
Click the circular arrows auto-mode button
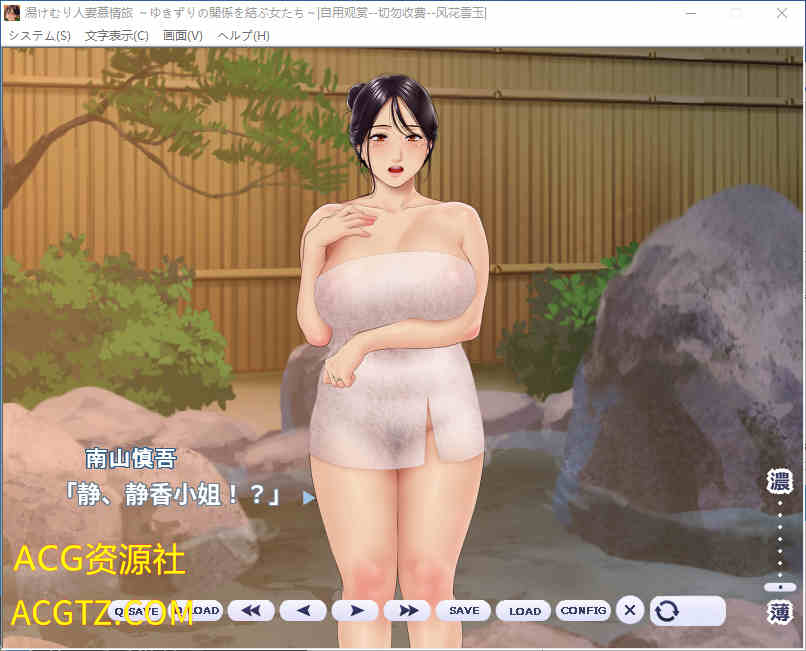coord(687,610)
